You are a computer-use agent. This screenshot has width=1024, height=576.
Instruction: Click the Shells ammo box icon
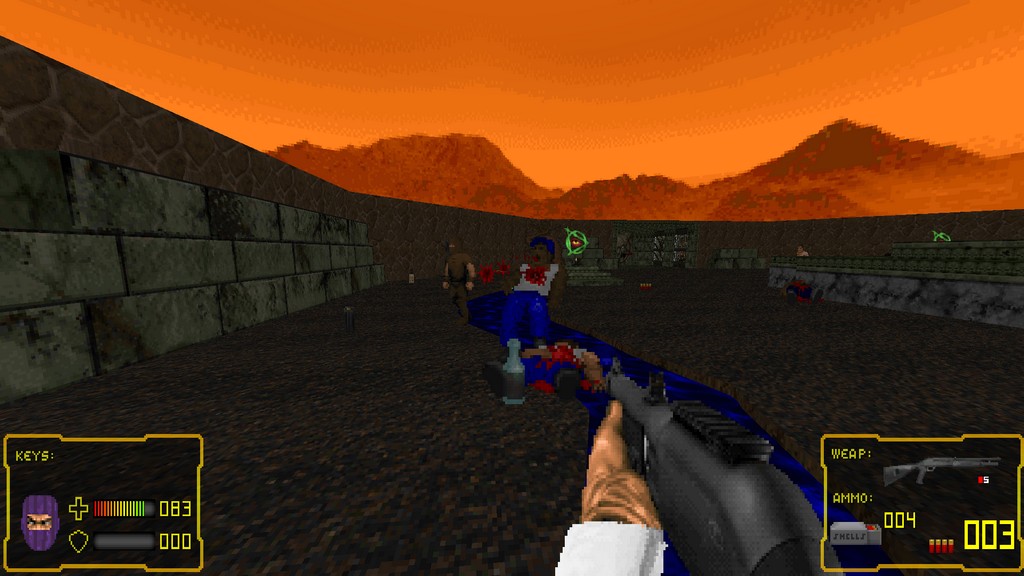pos(855,532)
